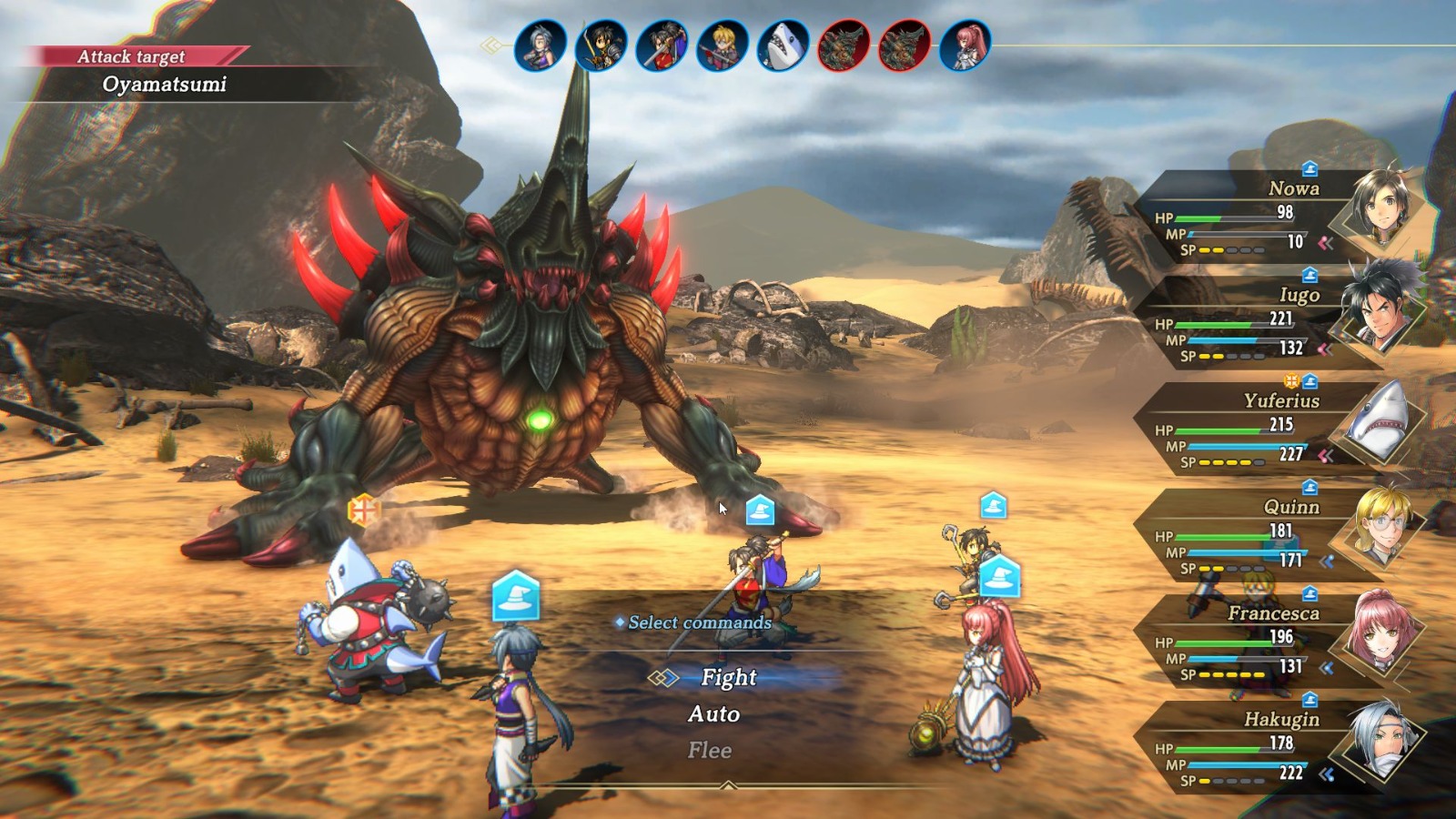Choose the Fight command
Viewport: 1456px width, 819px height.
pyautogui.click(x=729, y=677)
